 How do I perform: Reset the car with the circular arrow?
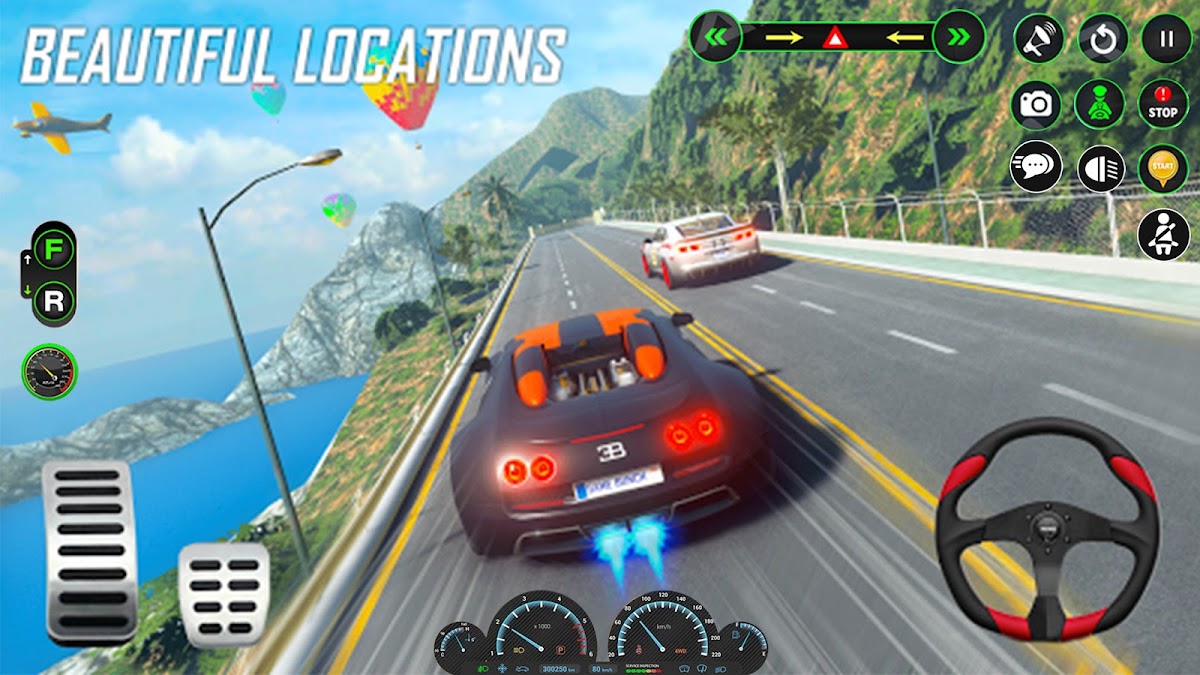[1102, 40]
